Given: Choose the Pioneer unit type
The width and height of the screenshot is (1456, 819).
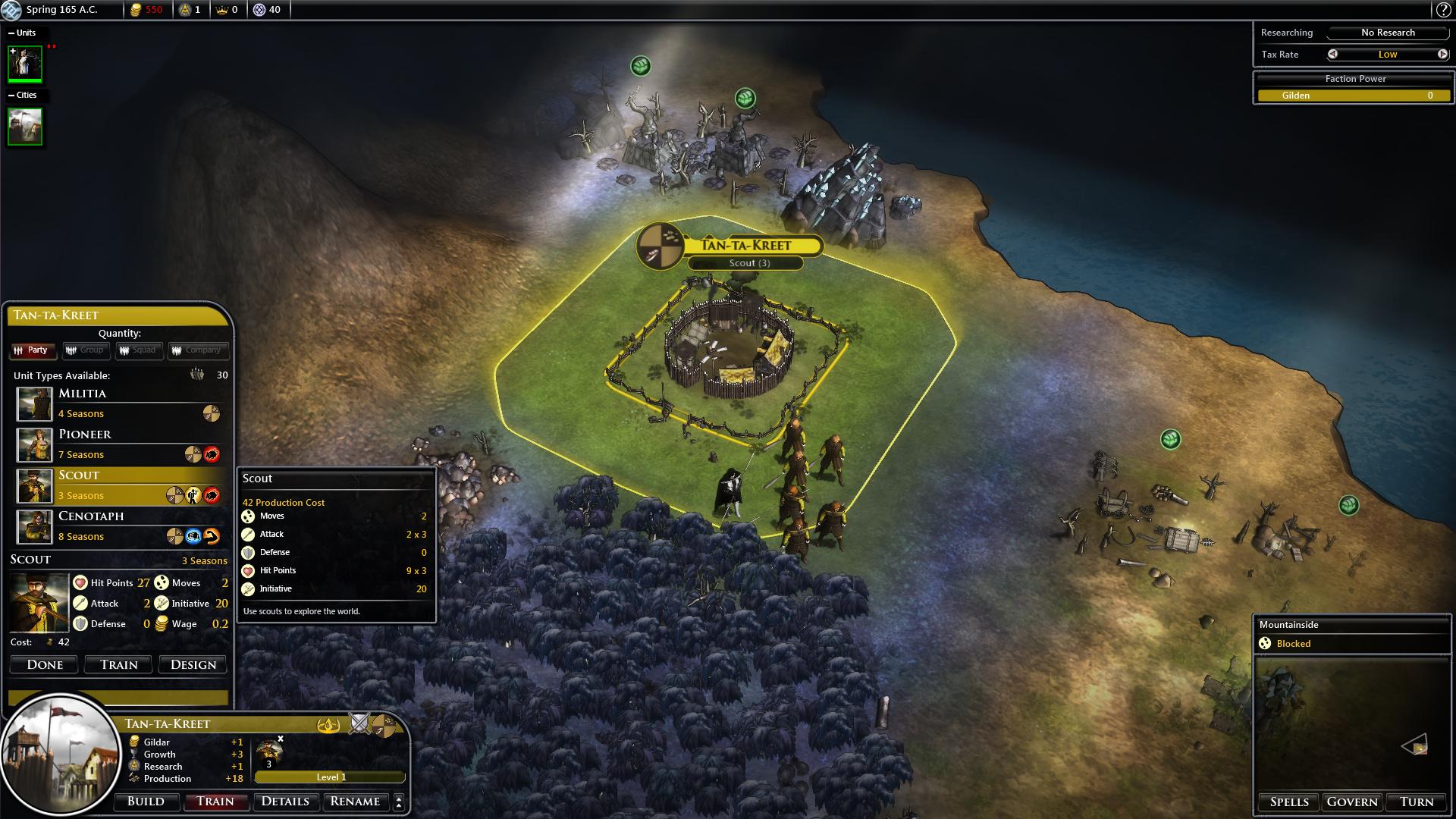Looking at the screenshot, I should pyautogui.click(x=121, y=444).
